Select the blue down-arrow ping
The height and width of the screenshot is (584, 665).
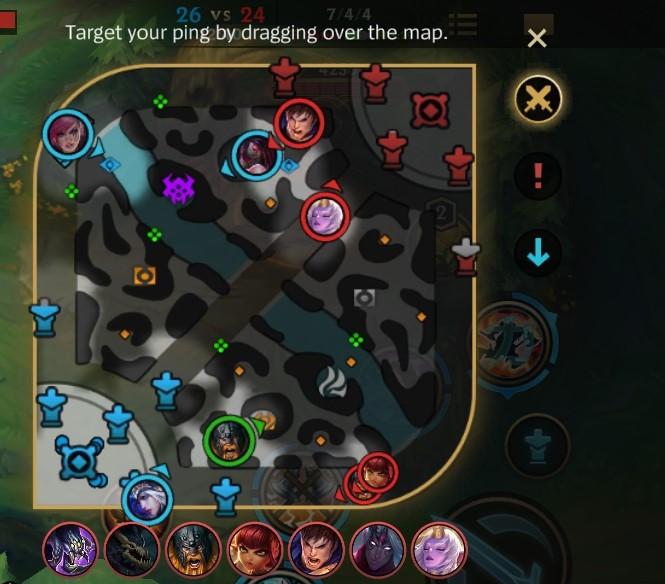538,255
